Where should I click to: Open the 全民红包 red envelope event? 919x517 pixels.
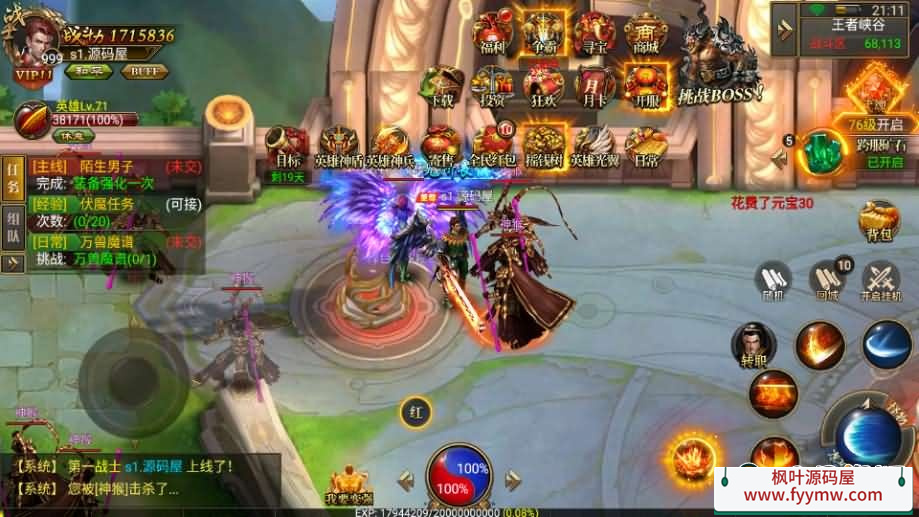[494, 147]
